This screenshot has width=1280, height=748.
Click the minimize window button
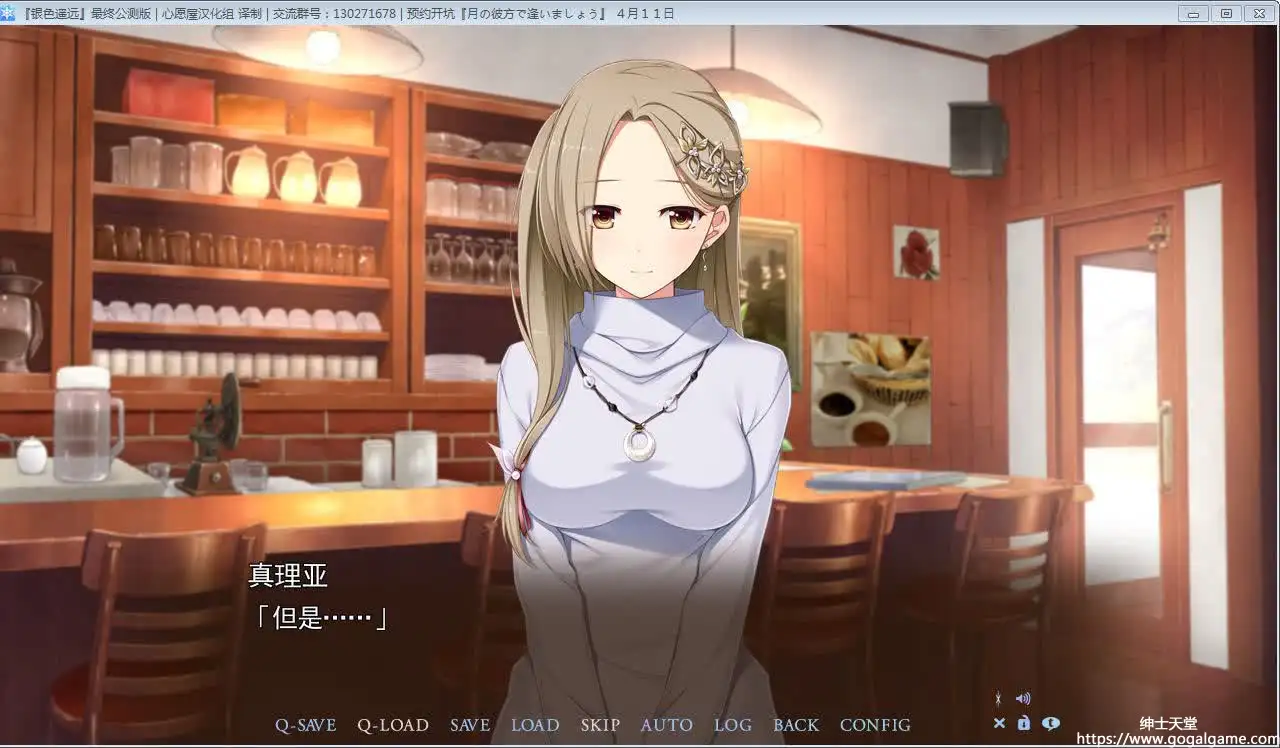[x=1192, y=13]
